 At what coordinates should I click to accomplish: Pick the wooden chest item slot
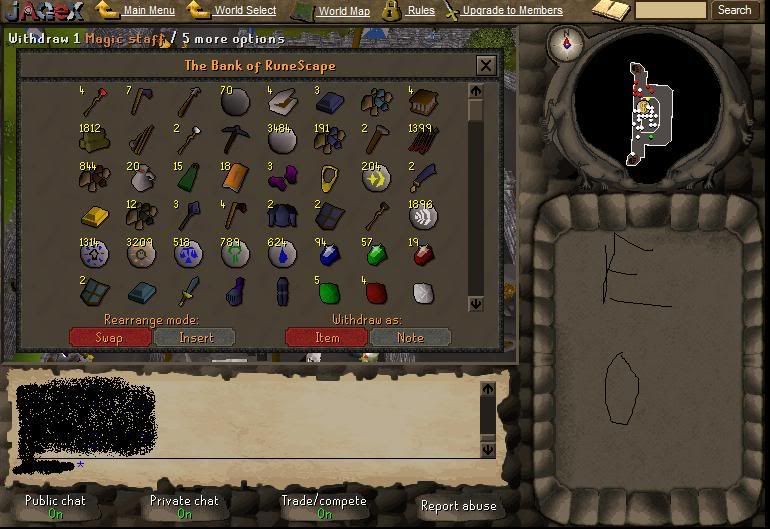423,101
